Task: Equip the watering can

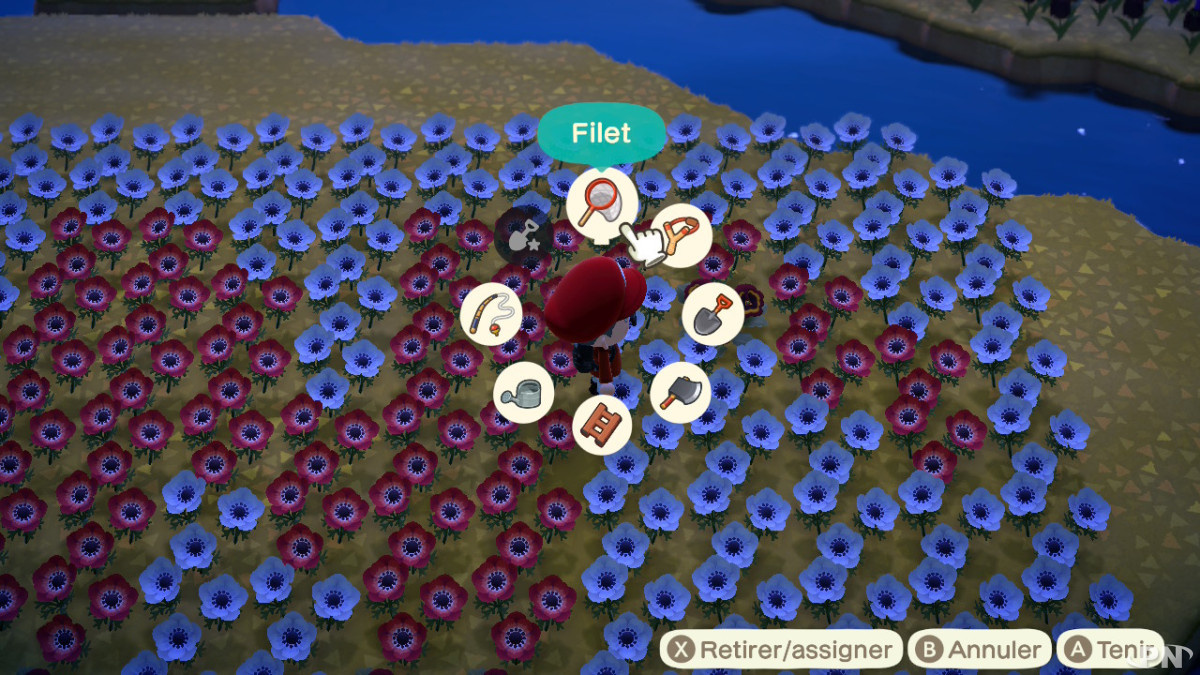Action: pyautogui.click(x=523, y=392)
